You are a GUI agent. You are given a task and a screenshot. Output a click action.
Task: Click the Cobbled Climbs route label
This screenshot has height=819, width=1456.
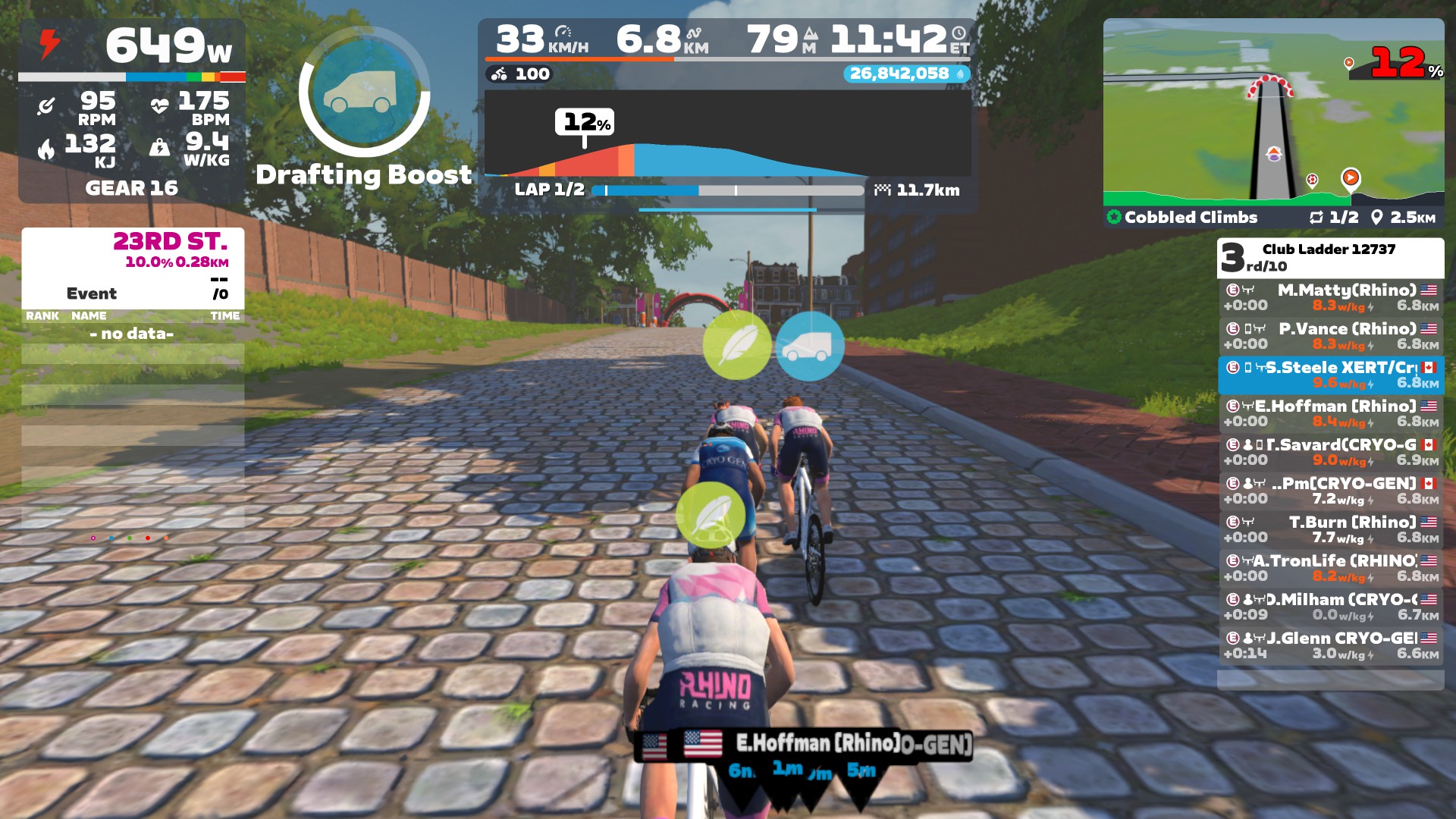coord(1191,218)
